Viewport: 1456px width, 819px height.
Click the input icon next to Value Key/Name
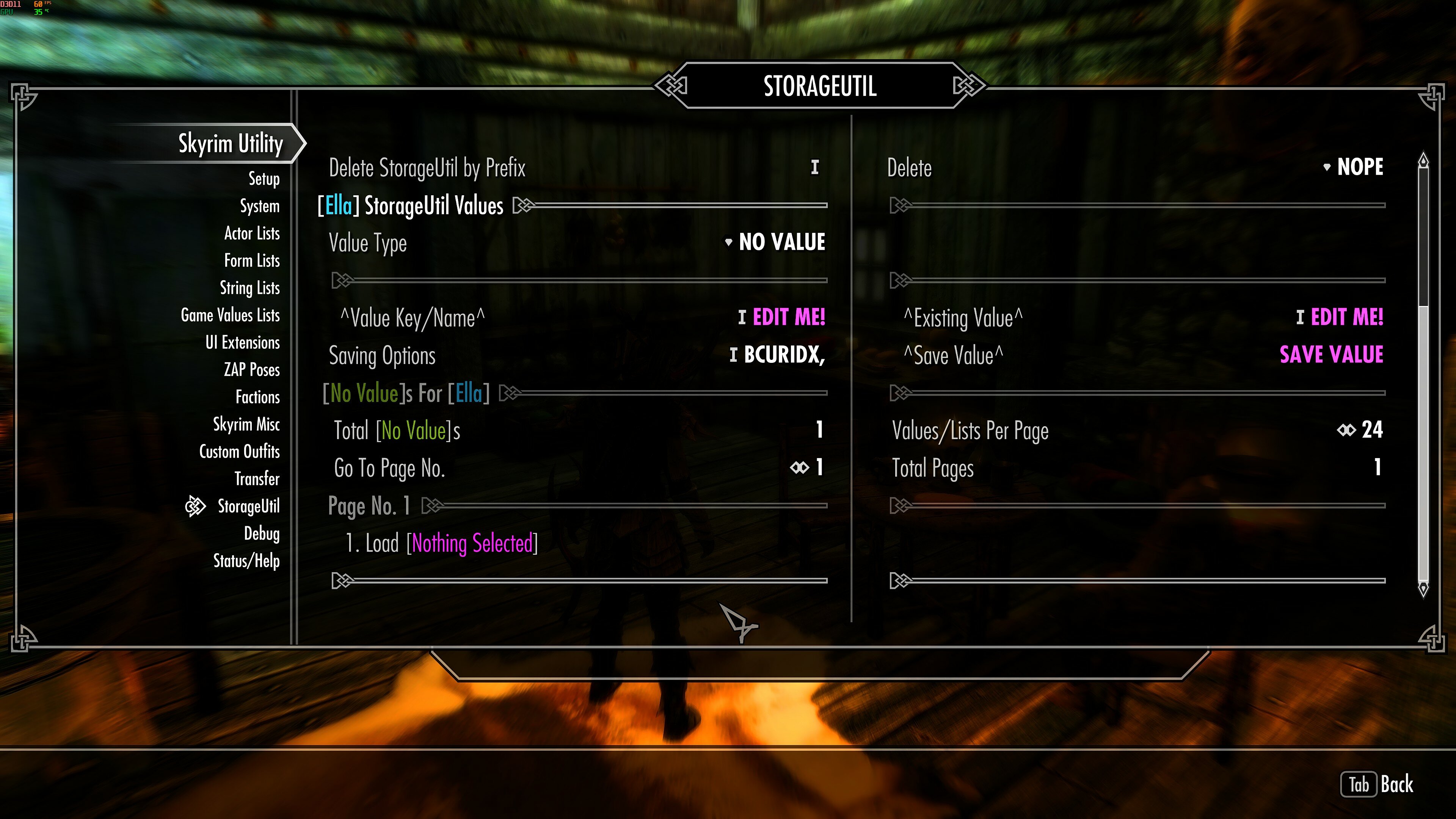742,318
